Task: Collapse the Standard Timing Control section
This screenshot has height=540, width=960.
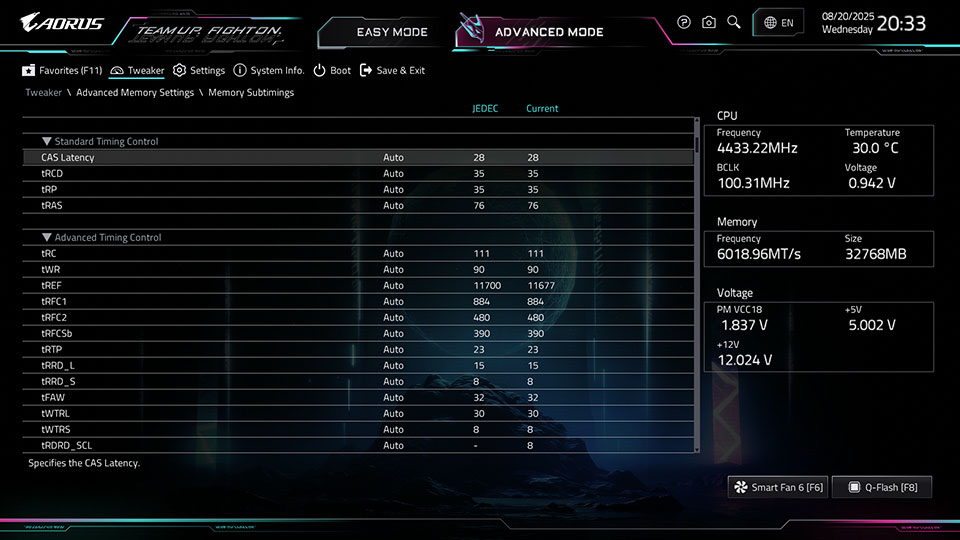Action: 47,142
